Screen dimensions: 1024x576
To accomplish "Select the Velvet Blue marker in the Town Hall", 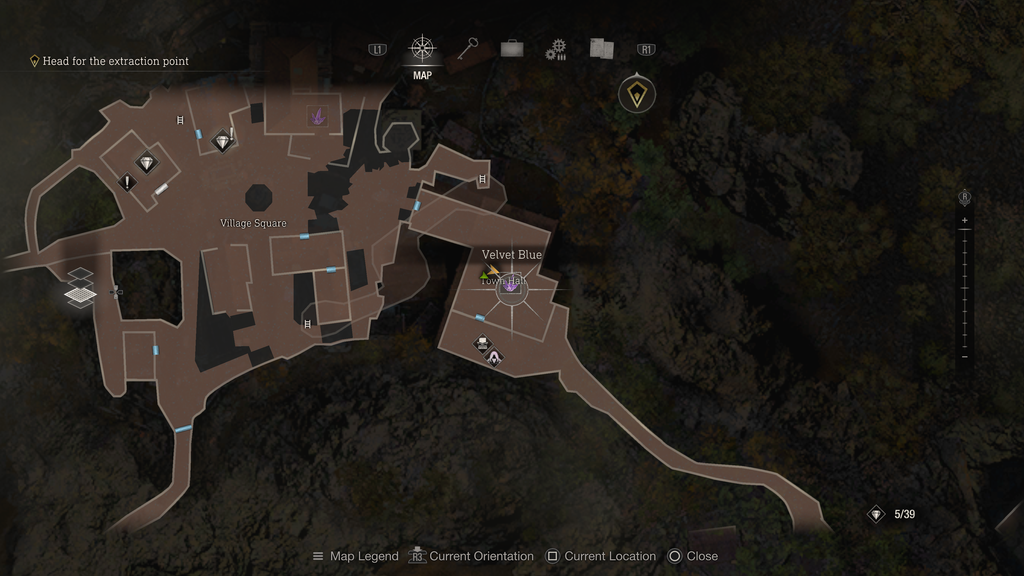I will tap(512, 287).
